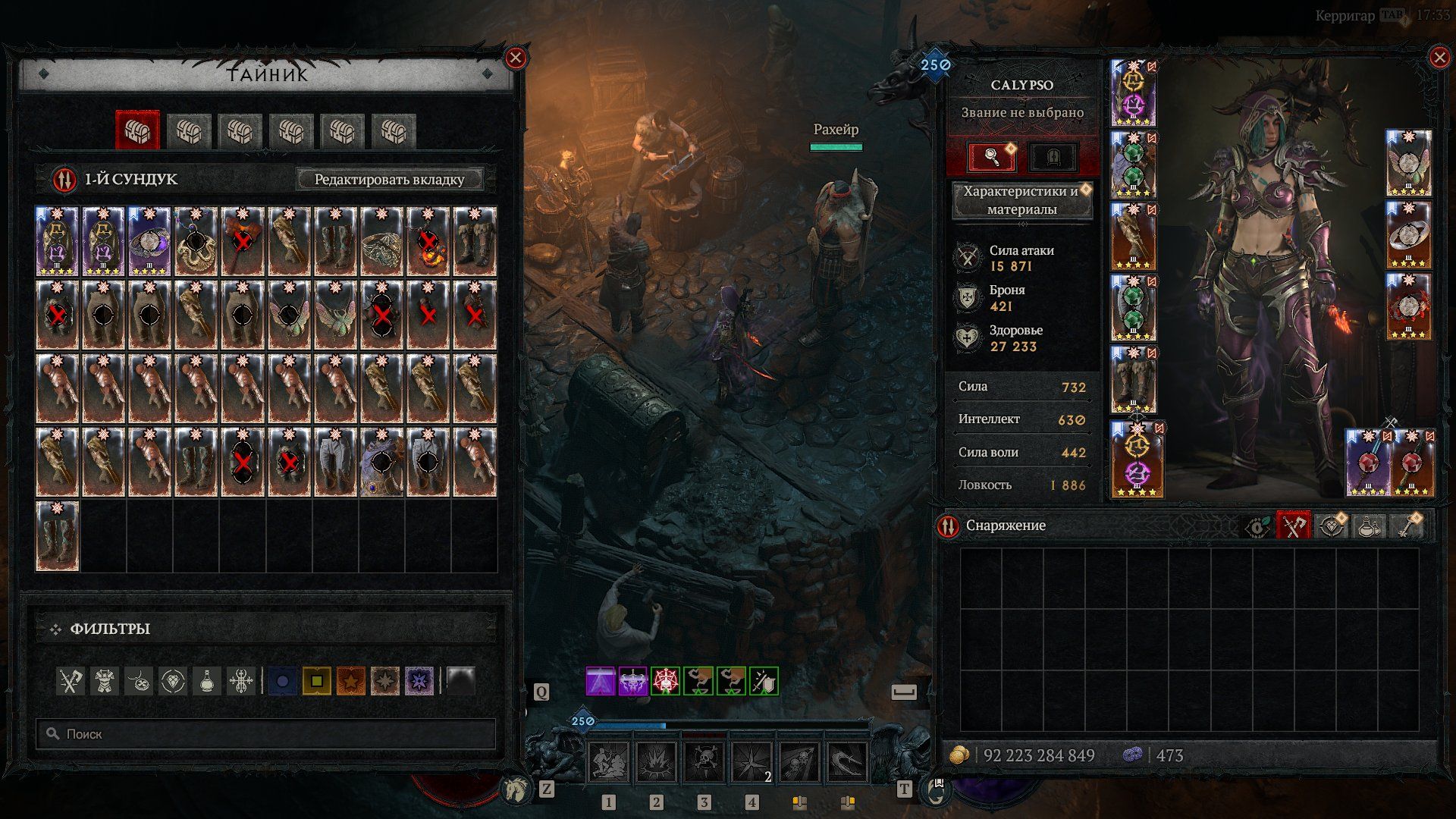Image resolution: width=1456 pixels, height=819 pixels.
Task: Sort the 1-й сундук stash tab
Action: pyautogui.click(x=64, y=180)
